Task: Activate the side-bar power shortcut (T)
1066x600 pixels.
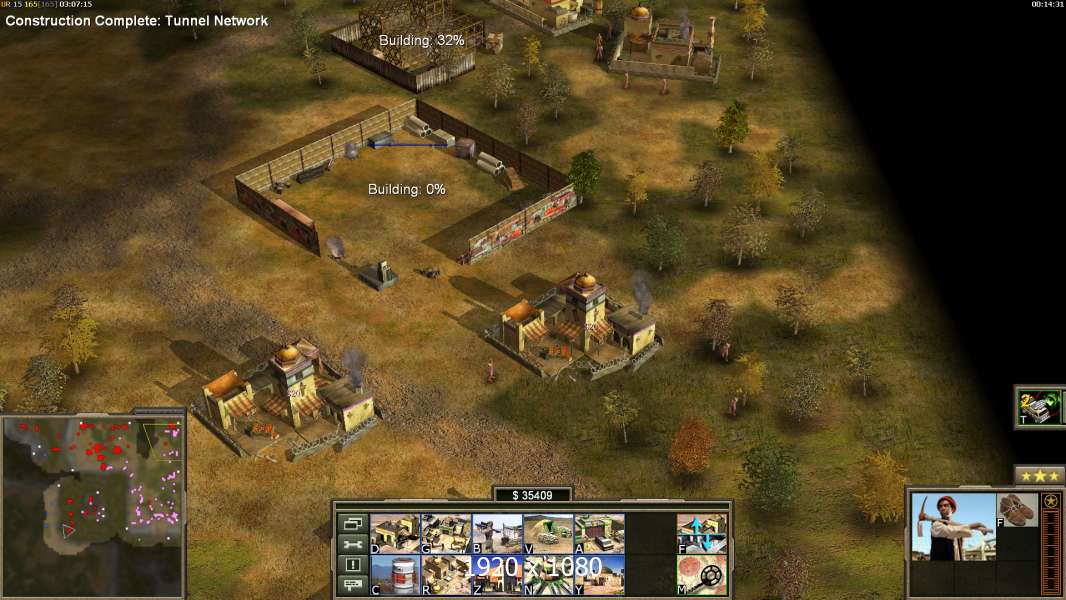Action: click(1040, 407)
